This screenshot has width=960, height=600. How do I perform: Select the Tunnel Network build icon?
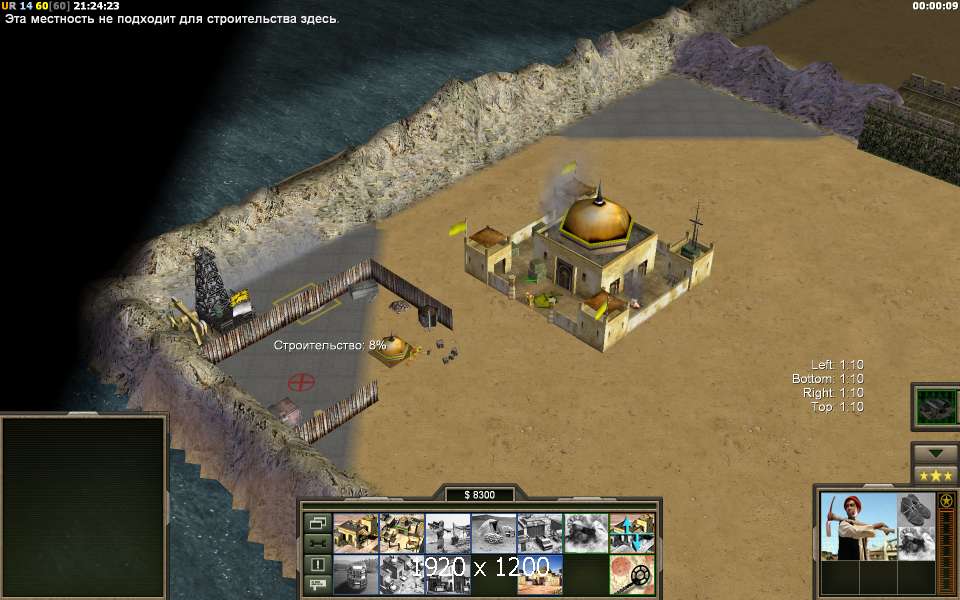[494, 533]
